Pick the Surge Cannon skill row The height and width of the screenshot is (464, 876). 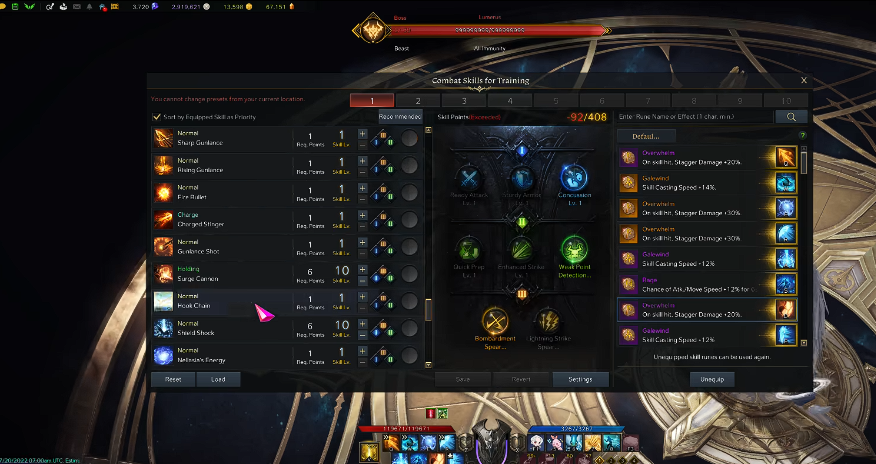pyautogui.click(x=222, y=273)
